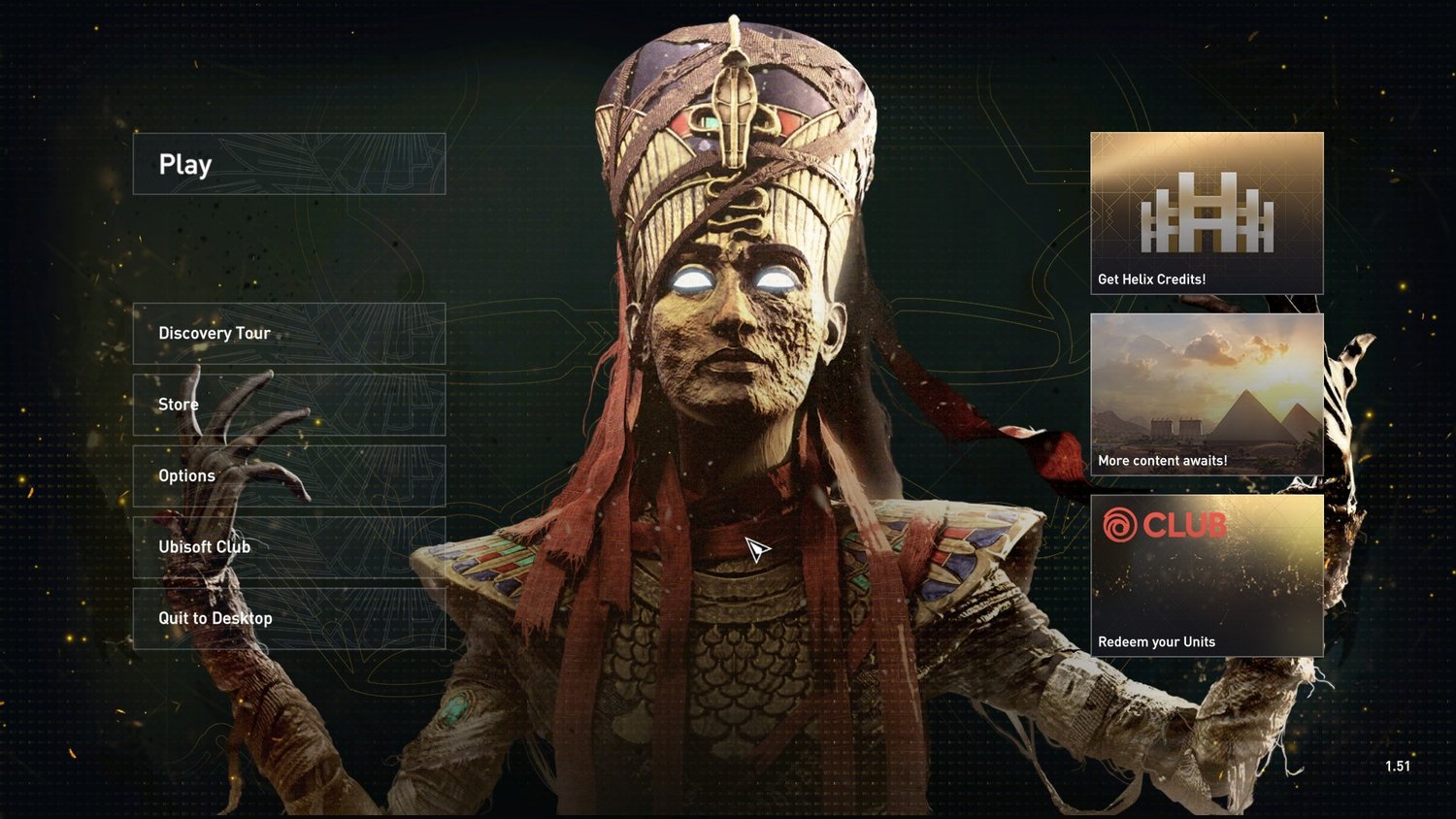Image resolution: width=1456 pixels, height=819 pixels.
Task: Enter the Store menu
Action: coord(288,405)
